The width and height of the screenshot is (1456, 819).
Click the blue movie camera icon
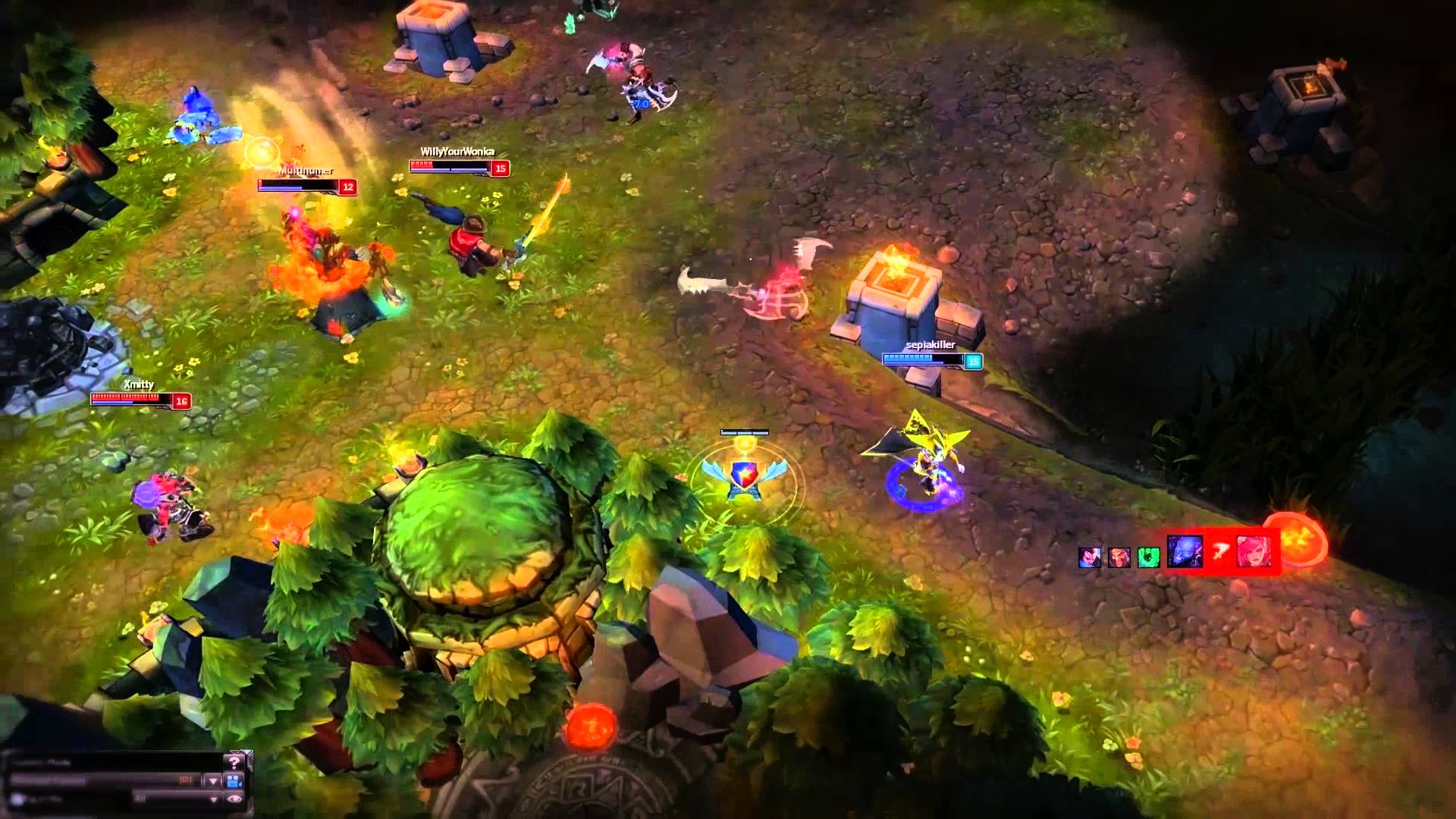(x=234, y=781)
